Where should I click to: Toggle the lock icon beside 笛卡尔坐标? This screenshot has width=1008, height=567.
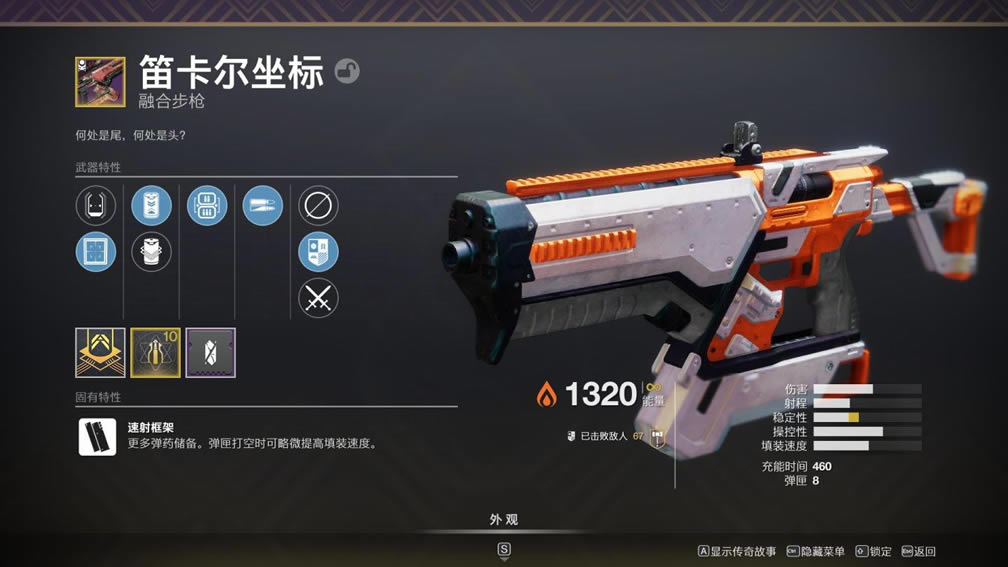pos(347,72)
